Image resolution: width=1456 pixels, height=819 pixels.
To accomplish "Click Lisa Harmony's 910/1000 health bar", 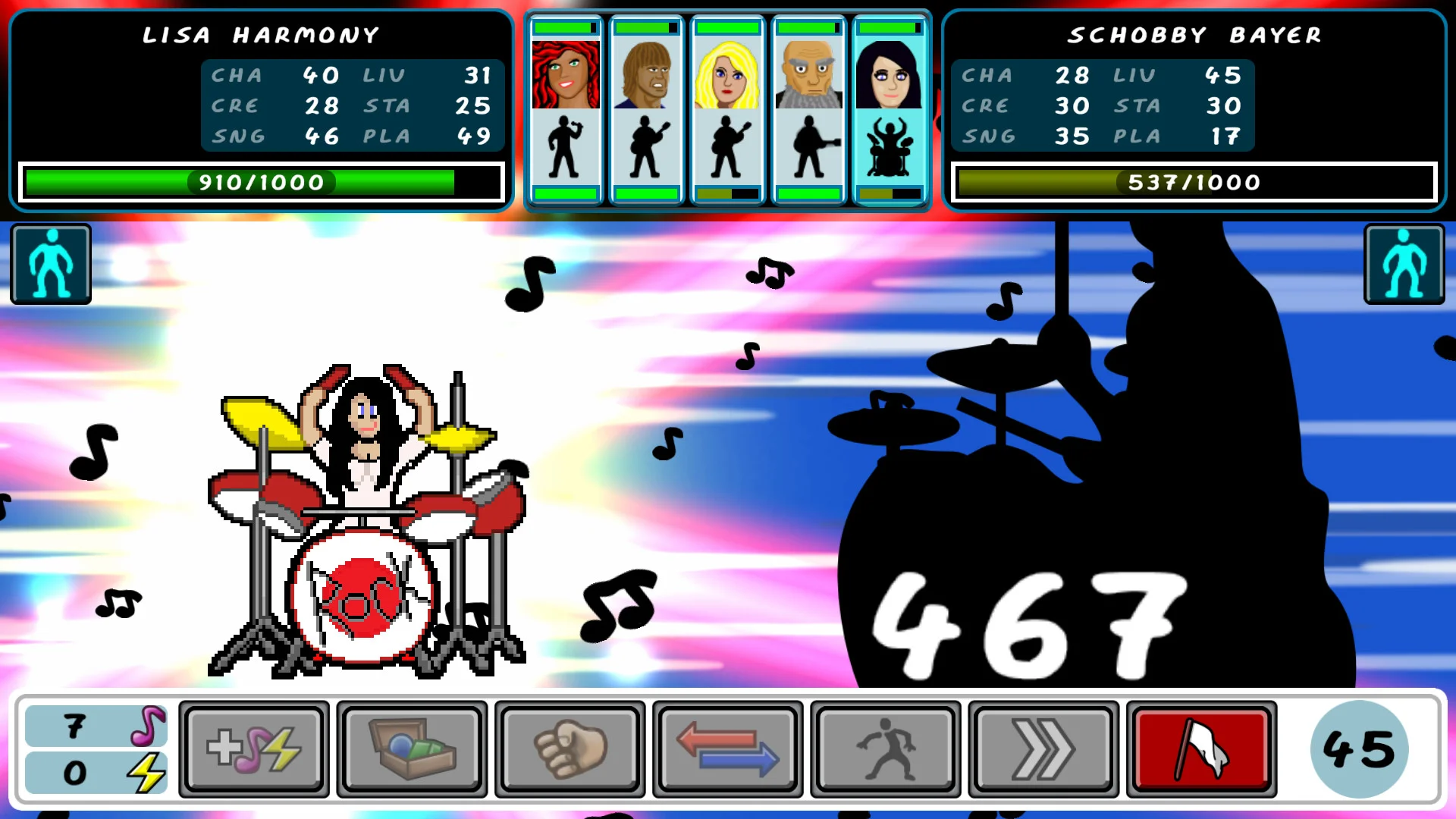I will click(263, 182).
